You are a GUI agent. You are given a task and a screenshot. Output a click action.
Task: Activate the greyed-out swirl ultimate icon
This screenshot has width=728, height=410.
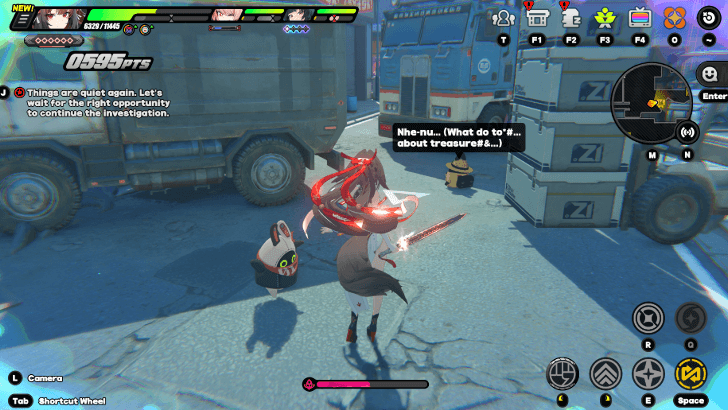[691, 319]
